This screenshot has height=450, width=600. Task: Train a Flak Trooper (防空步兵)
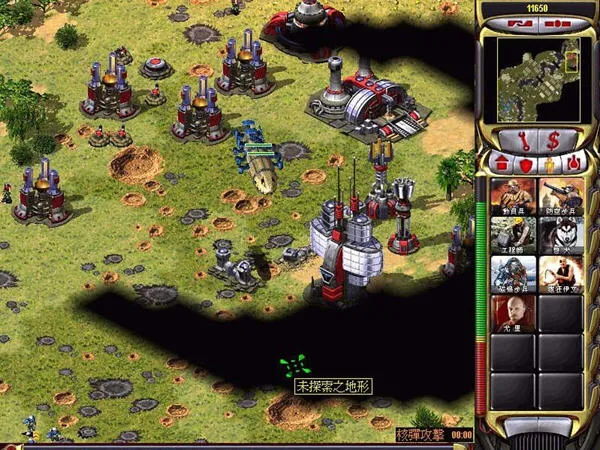561,197
